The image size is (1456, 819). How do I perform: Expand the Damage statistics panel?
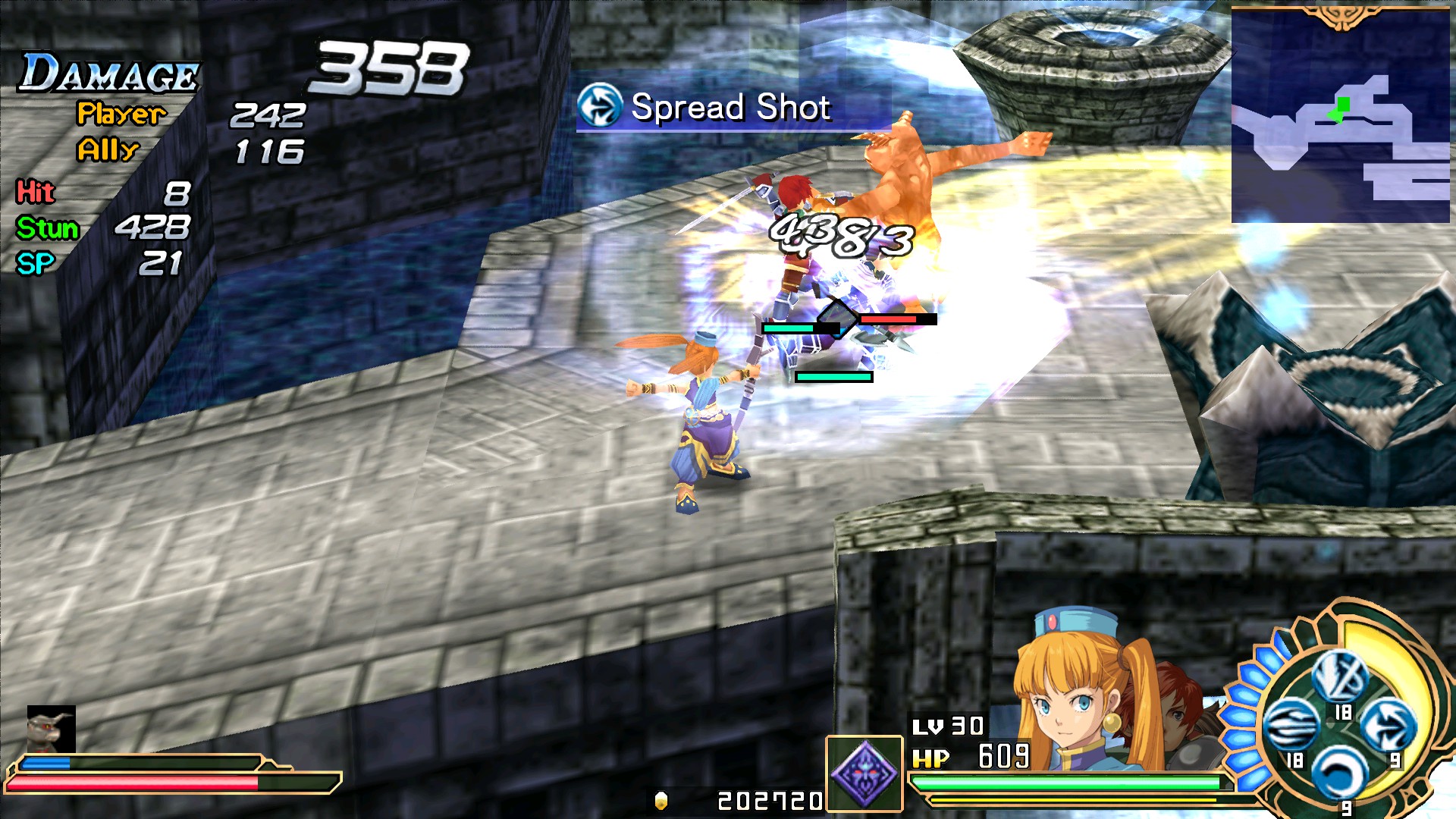106,72
